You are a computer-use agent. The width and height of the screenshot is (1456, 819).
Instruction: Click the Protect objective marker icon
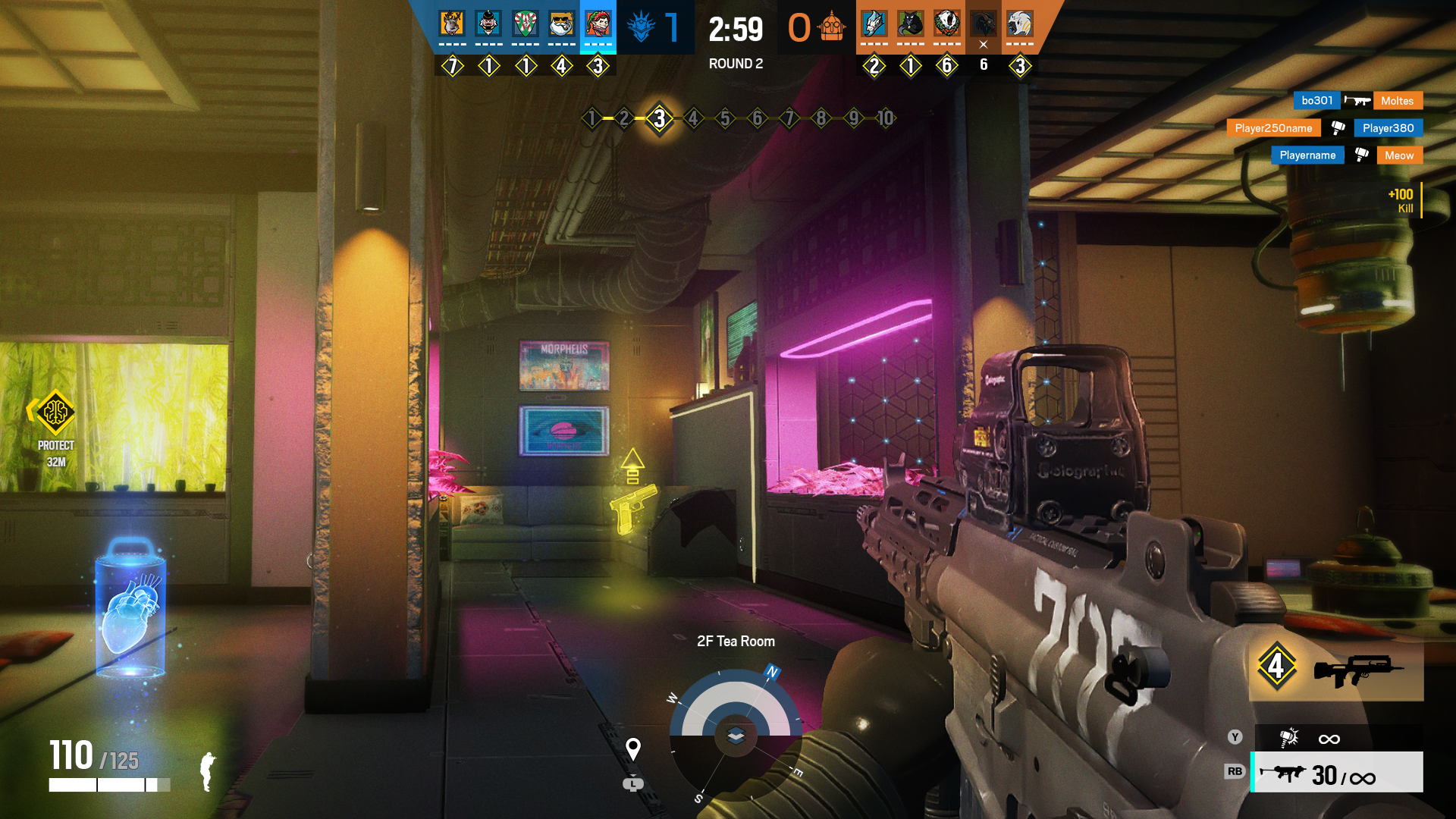click(55, 412)
